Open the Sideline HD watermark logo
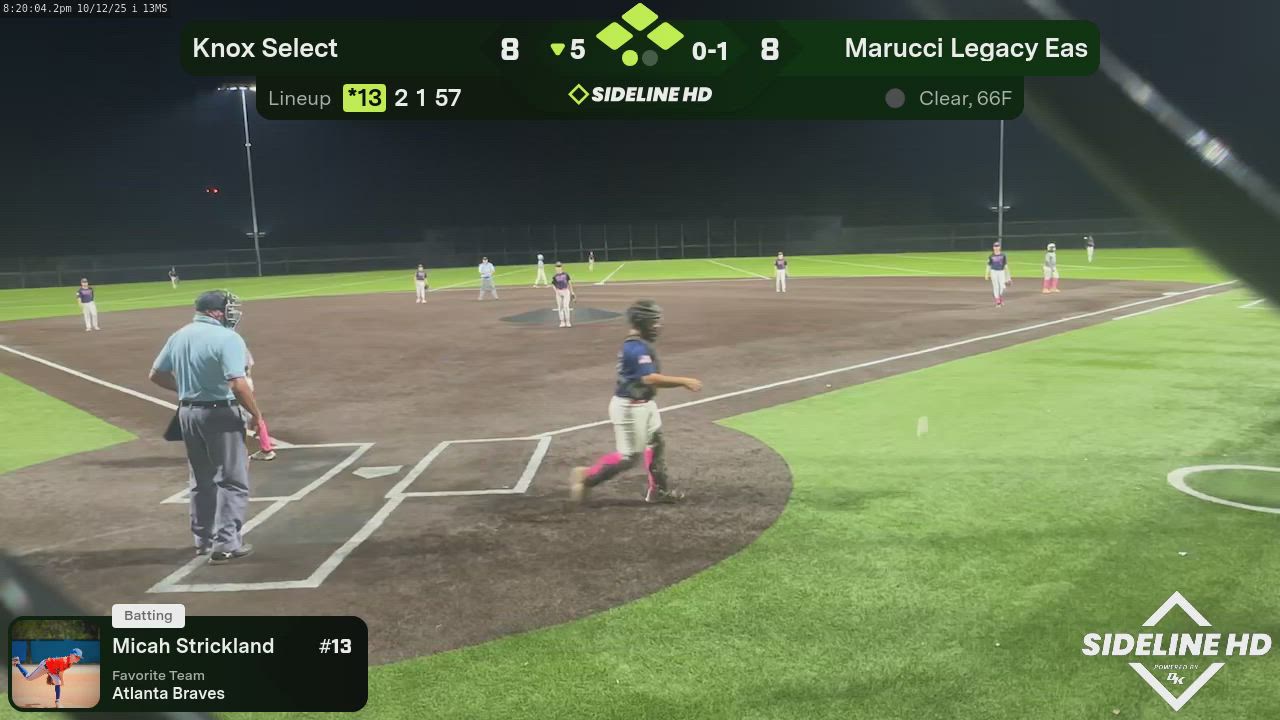The image size is (1280, 720). [1176, 650]
